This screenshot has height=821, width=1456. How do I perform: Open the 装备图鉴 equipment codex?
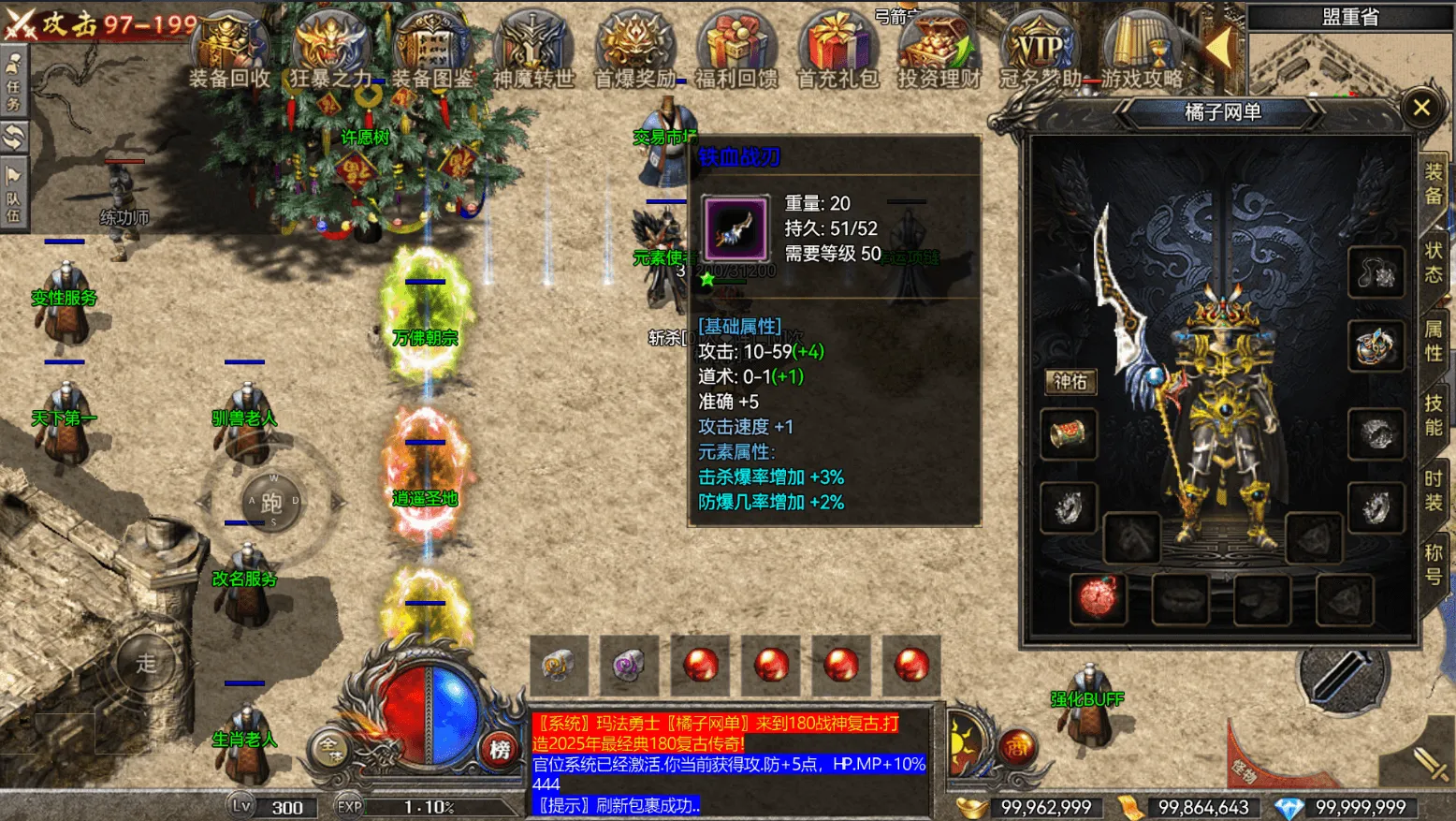(x=431, y=51)
